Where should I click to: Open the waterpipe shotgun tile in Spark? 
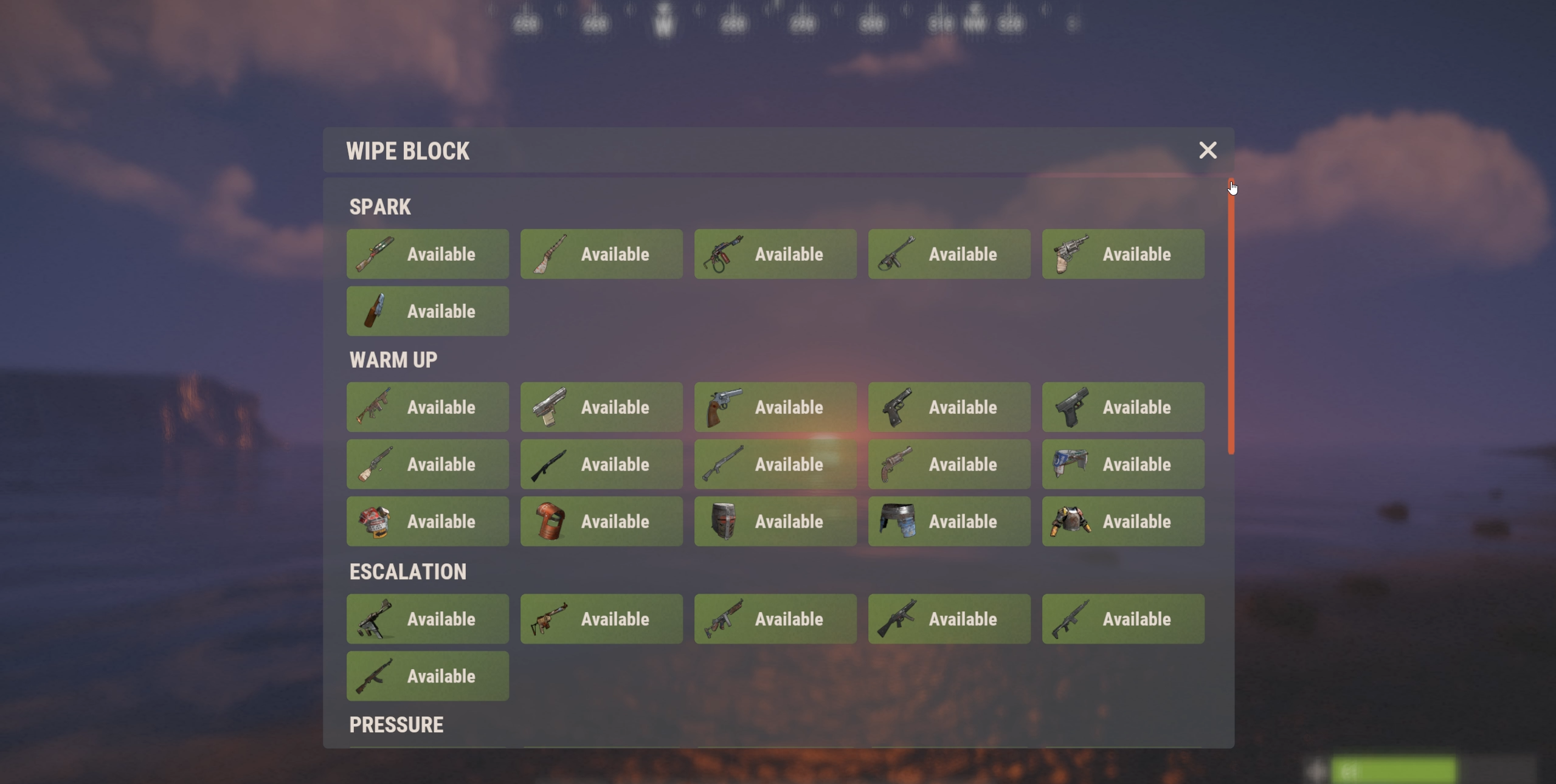tap(427, 254)
